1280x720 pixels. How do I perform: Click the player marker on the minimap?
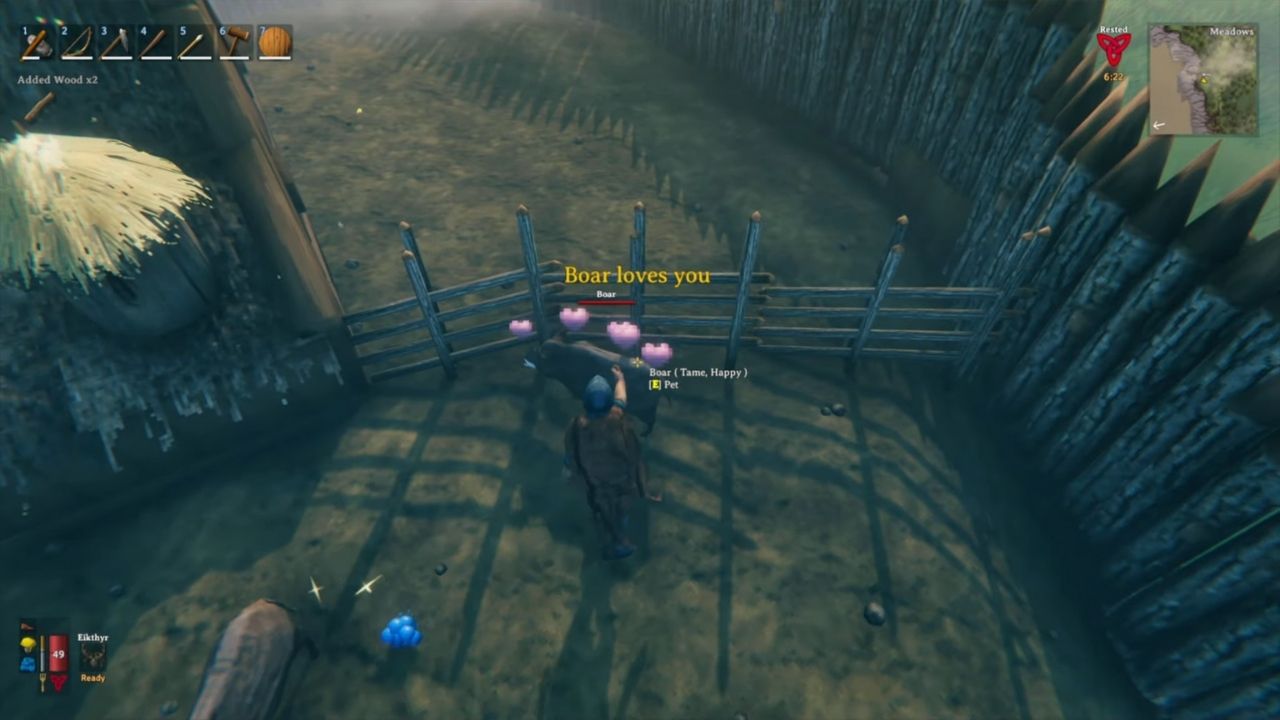point(1204,80)
